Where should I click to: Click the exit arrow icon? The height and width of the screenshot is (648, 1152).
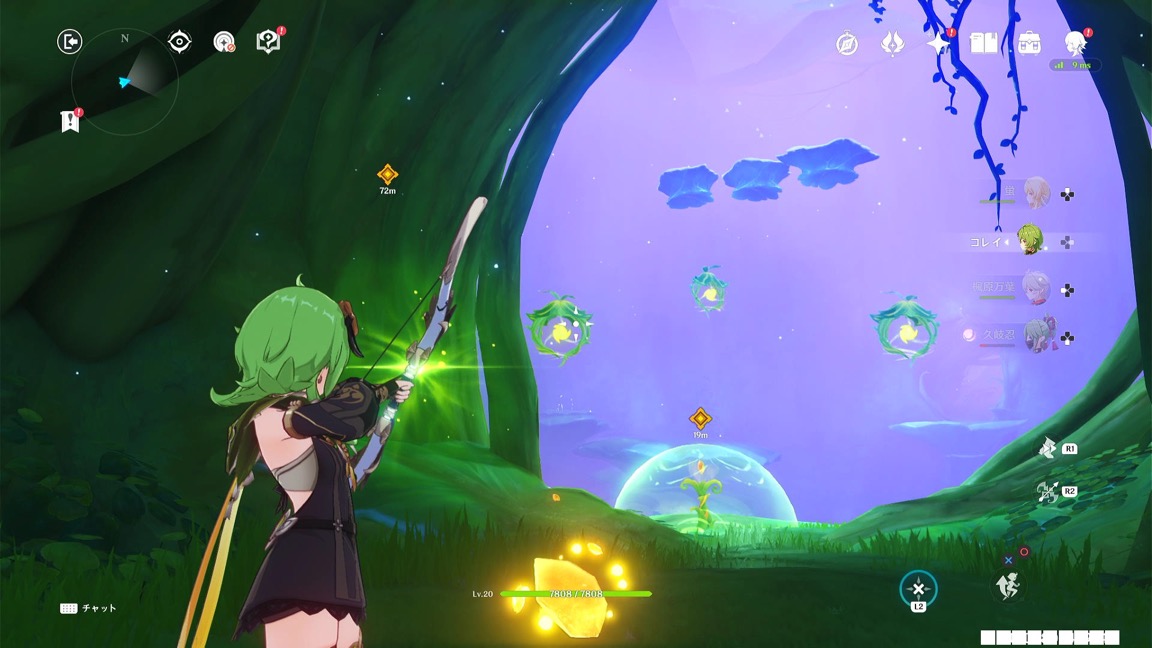(70, 41)
